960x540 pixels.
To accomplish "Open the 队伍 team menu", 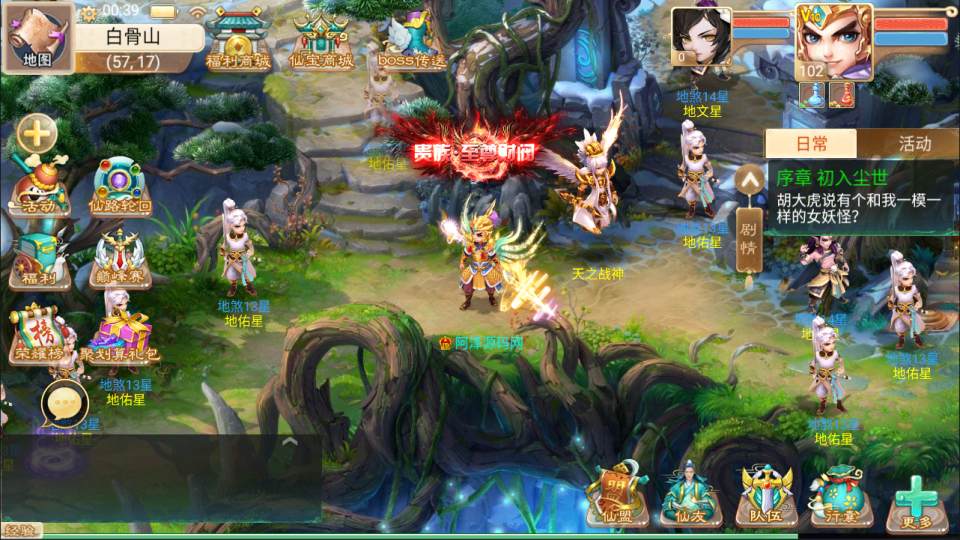I will coord(767,495).
